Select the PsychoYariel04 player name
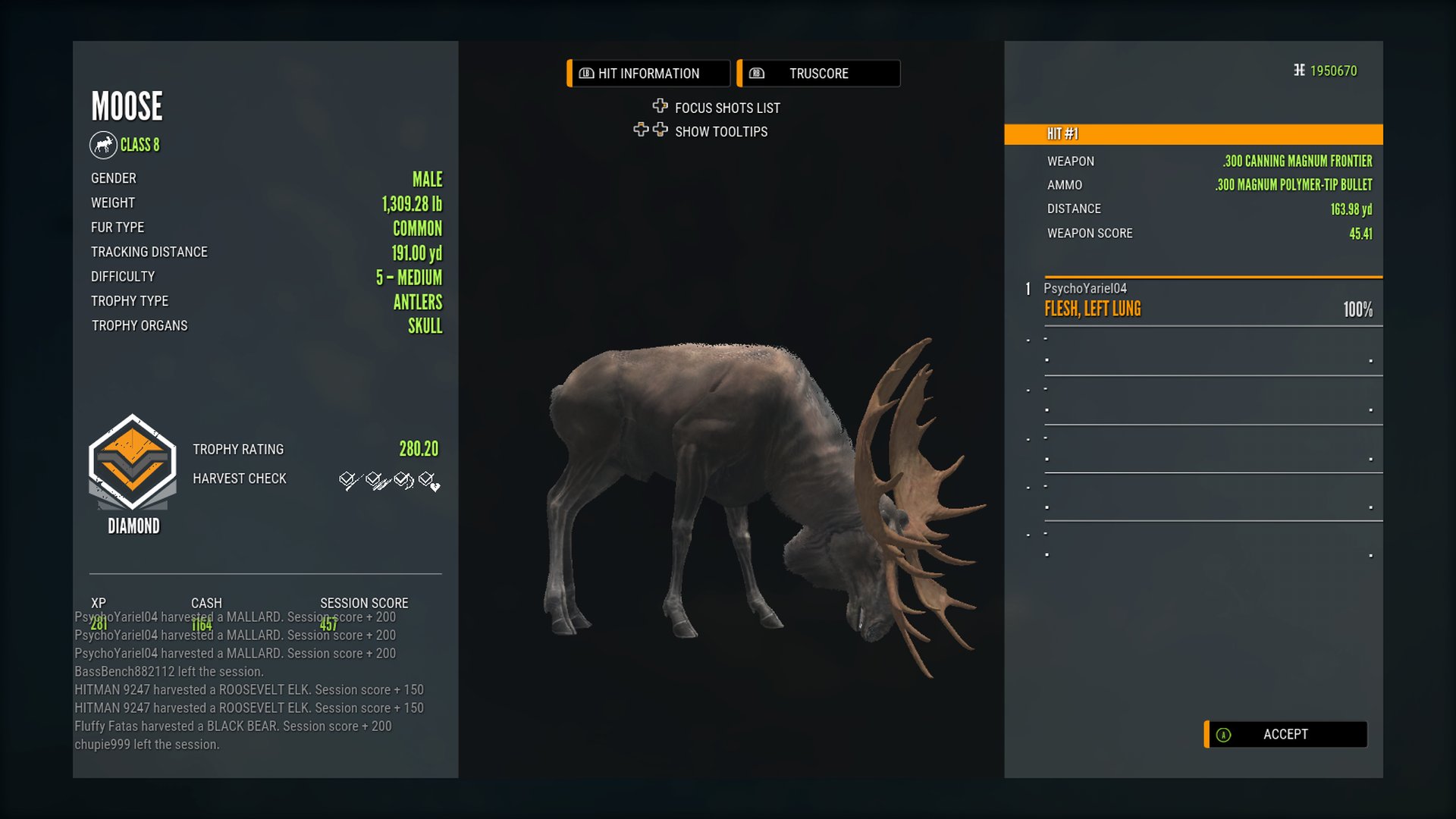Screen dimensions: 1456x819 click(x=1086, y=288)
